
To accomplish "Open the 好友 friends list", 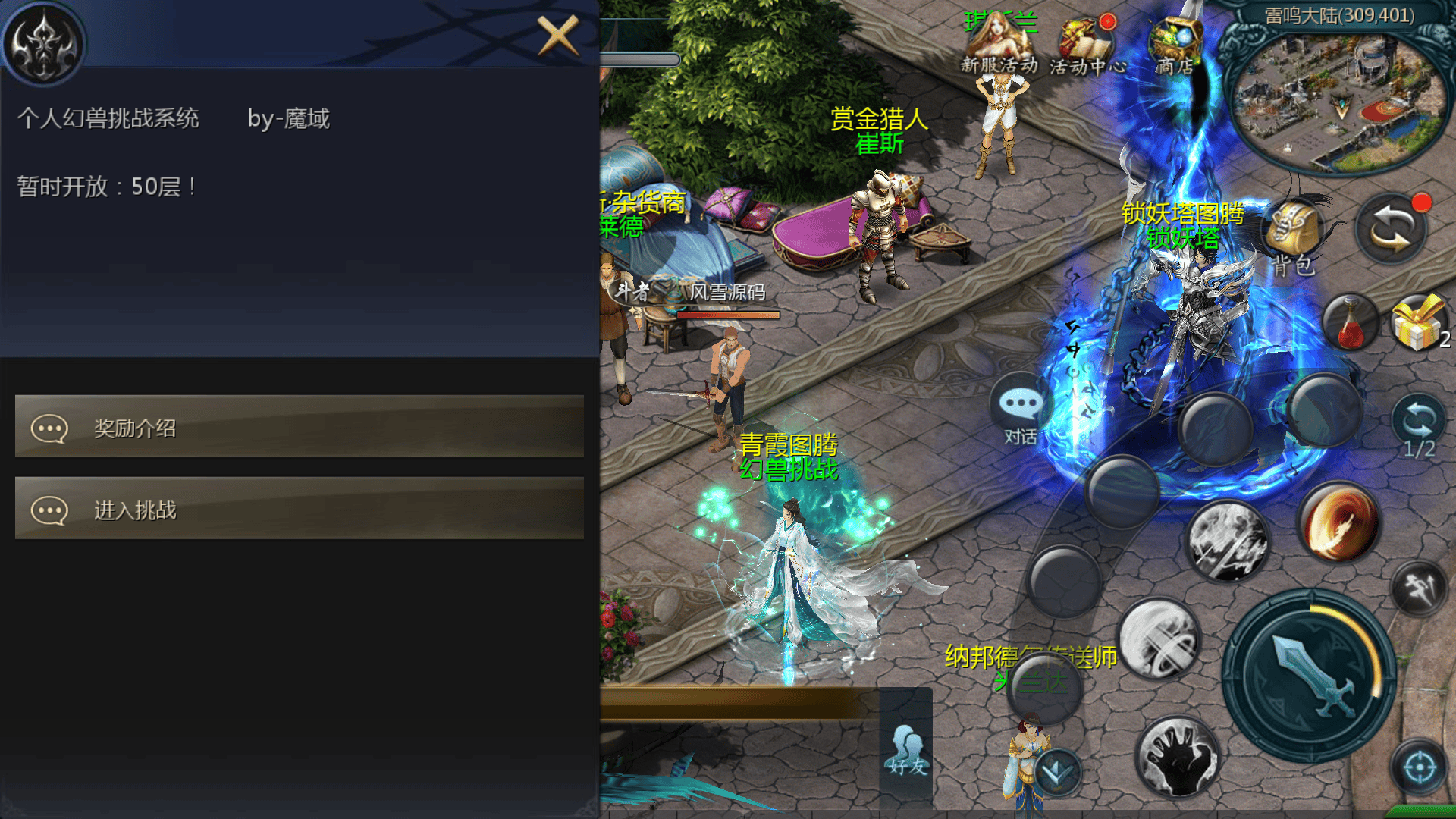I will pos(908,751).
